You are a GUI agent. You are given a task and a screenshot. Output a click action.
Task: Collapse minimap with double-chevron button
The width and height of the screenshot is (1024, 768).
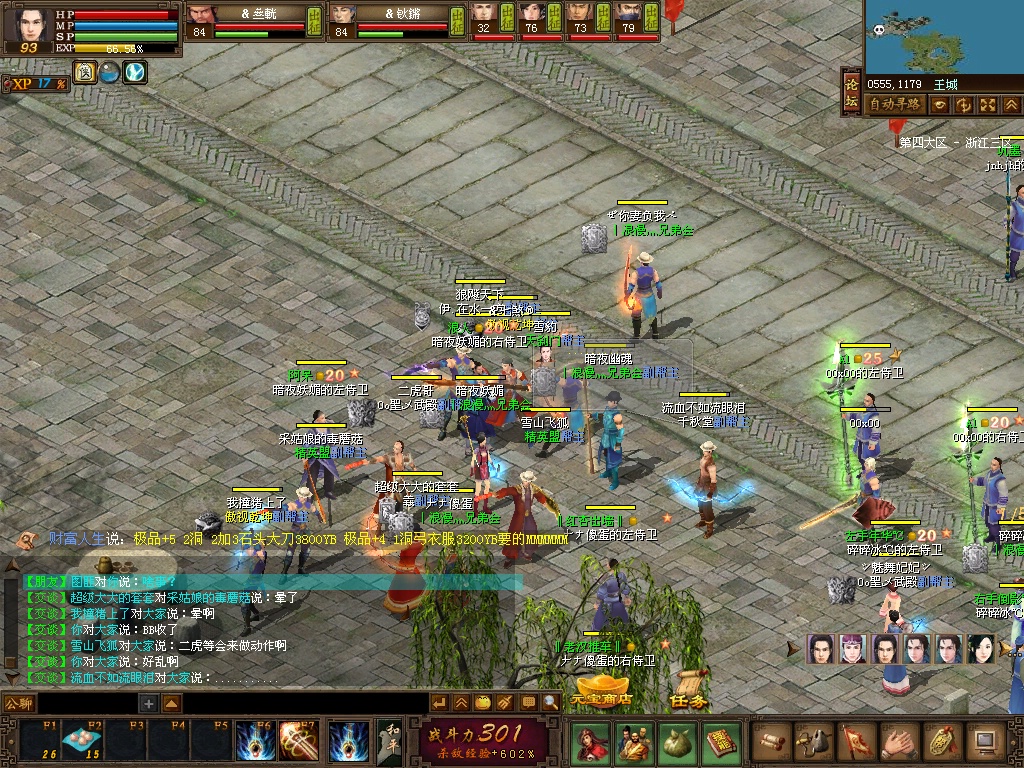point(1011,104)
